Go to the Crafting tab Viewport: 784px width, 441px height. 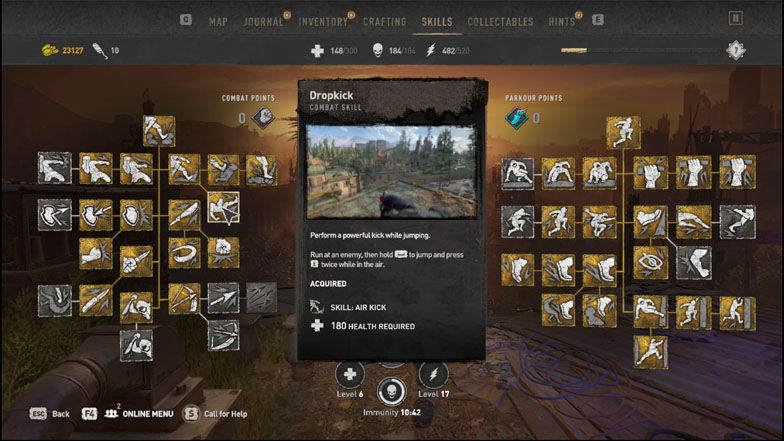point(384,21)
